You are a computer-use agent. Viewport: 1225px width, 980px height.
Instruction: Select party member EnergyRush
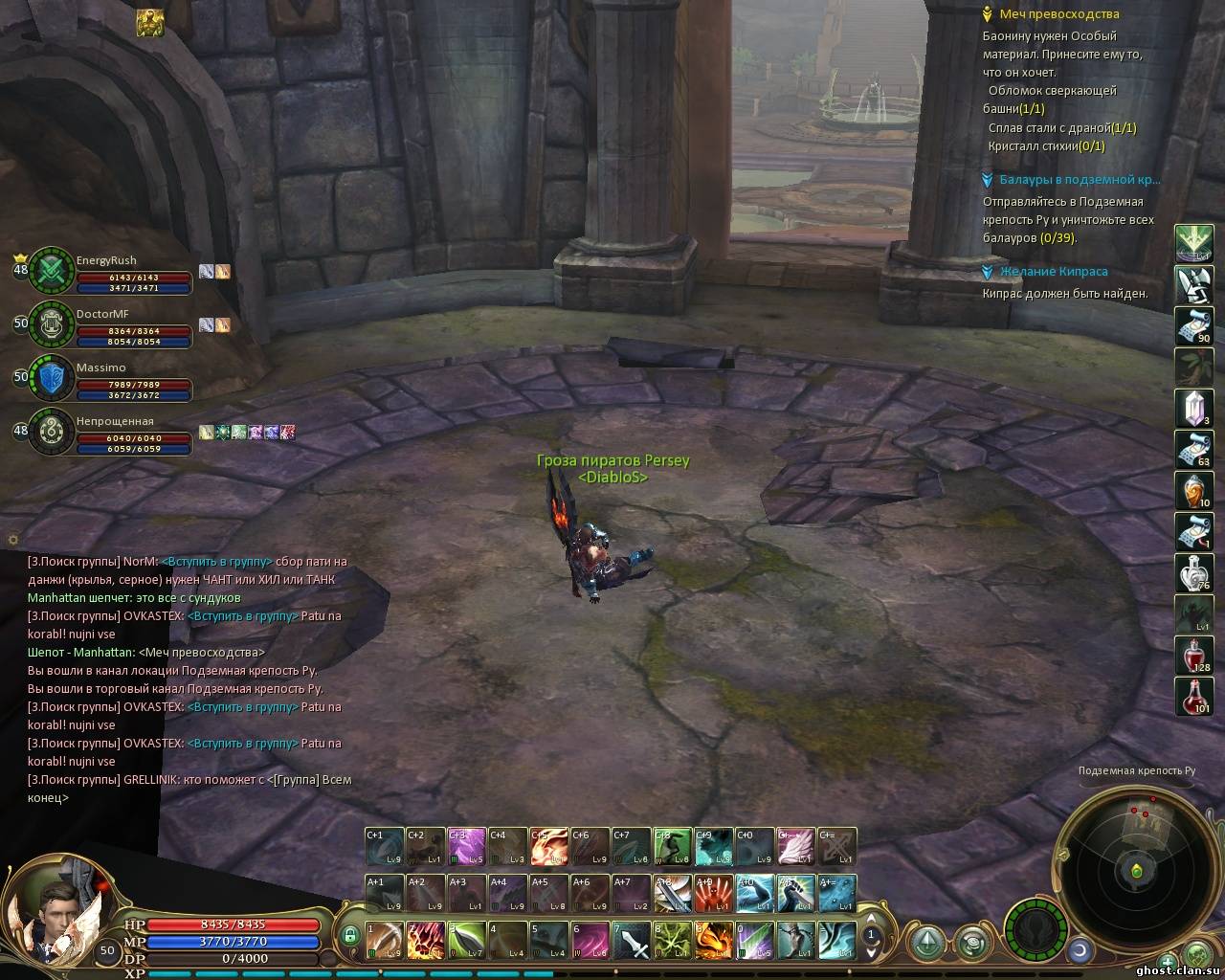point(106,260)
